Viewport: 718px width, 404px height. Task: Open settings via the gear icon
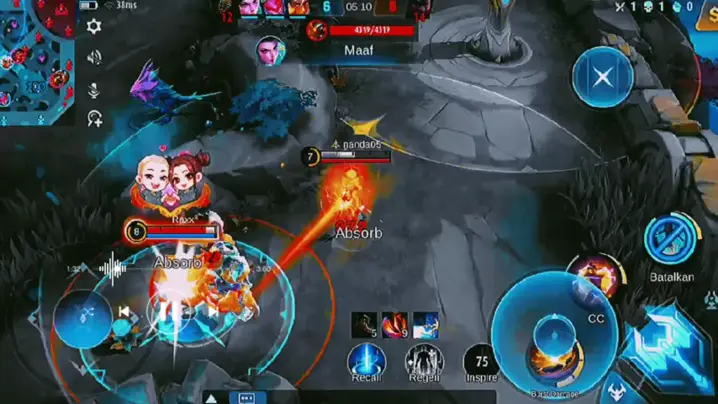tap(94, 27)
